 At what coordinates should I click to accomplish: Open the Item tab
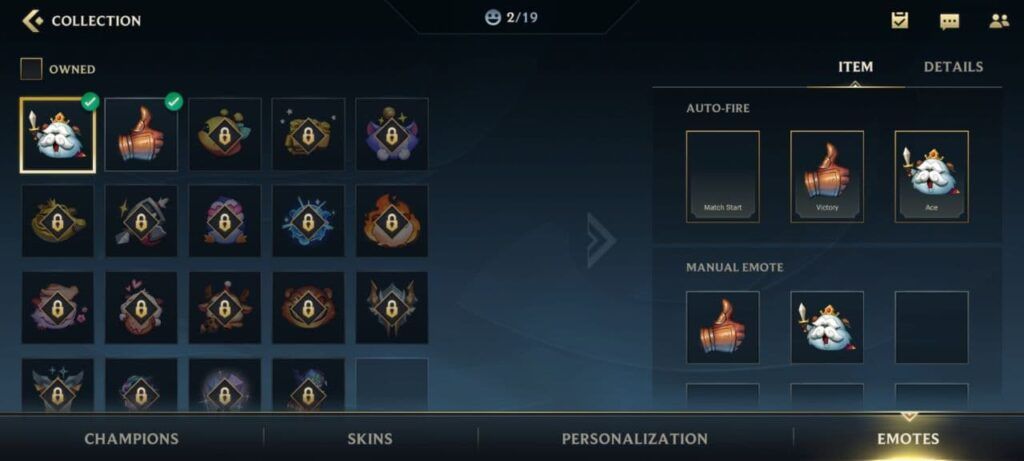click(855, 67)
